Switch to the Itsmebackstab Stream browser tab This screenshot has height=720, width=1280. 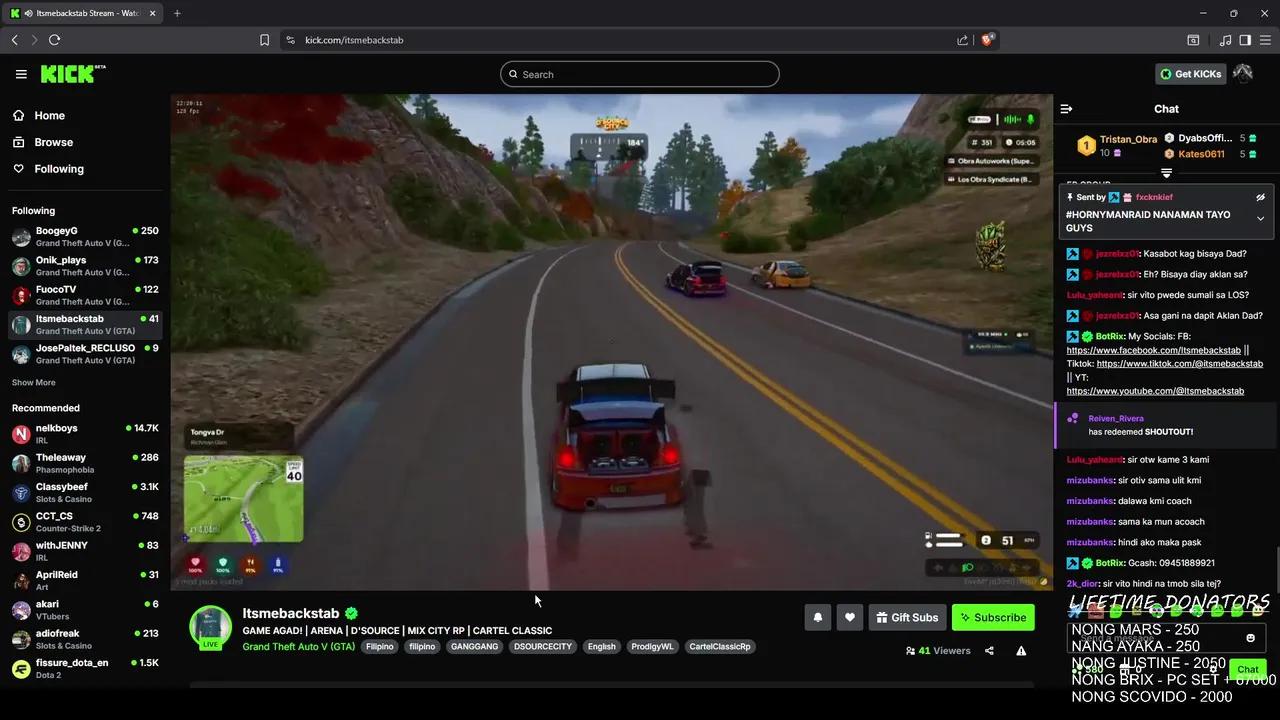[x=80, y=13]
